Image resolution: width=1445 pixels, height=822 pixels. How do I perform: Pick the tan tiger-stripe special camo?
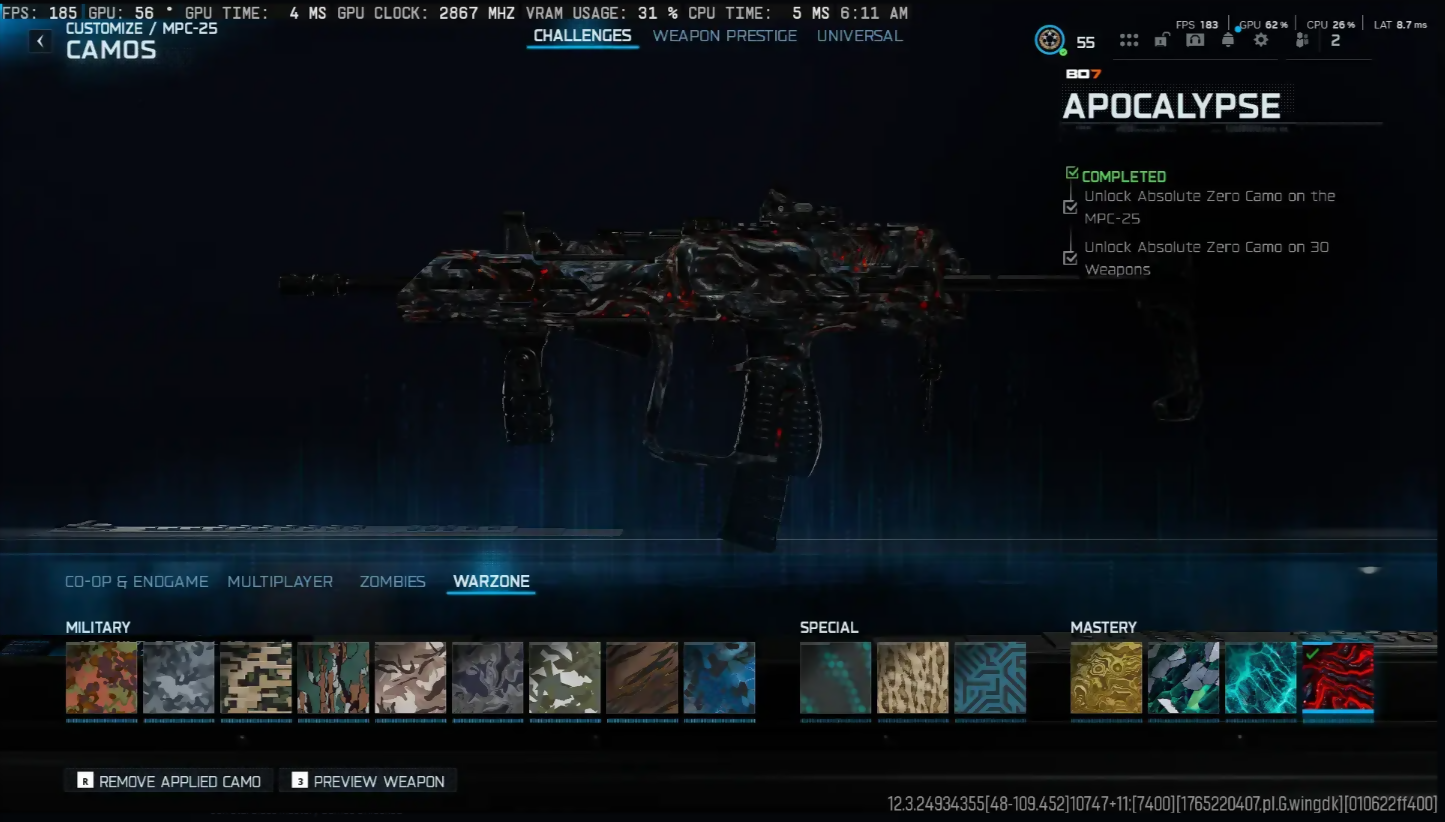coord(912,678)
